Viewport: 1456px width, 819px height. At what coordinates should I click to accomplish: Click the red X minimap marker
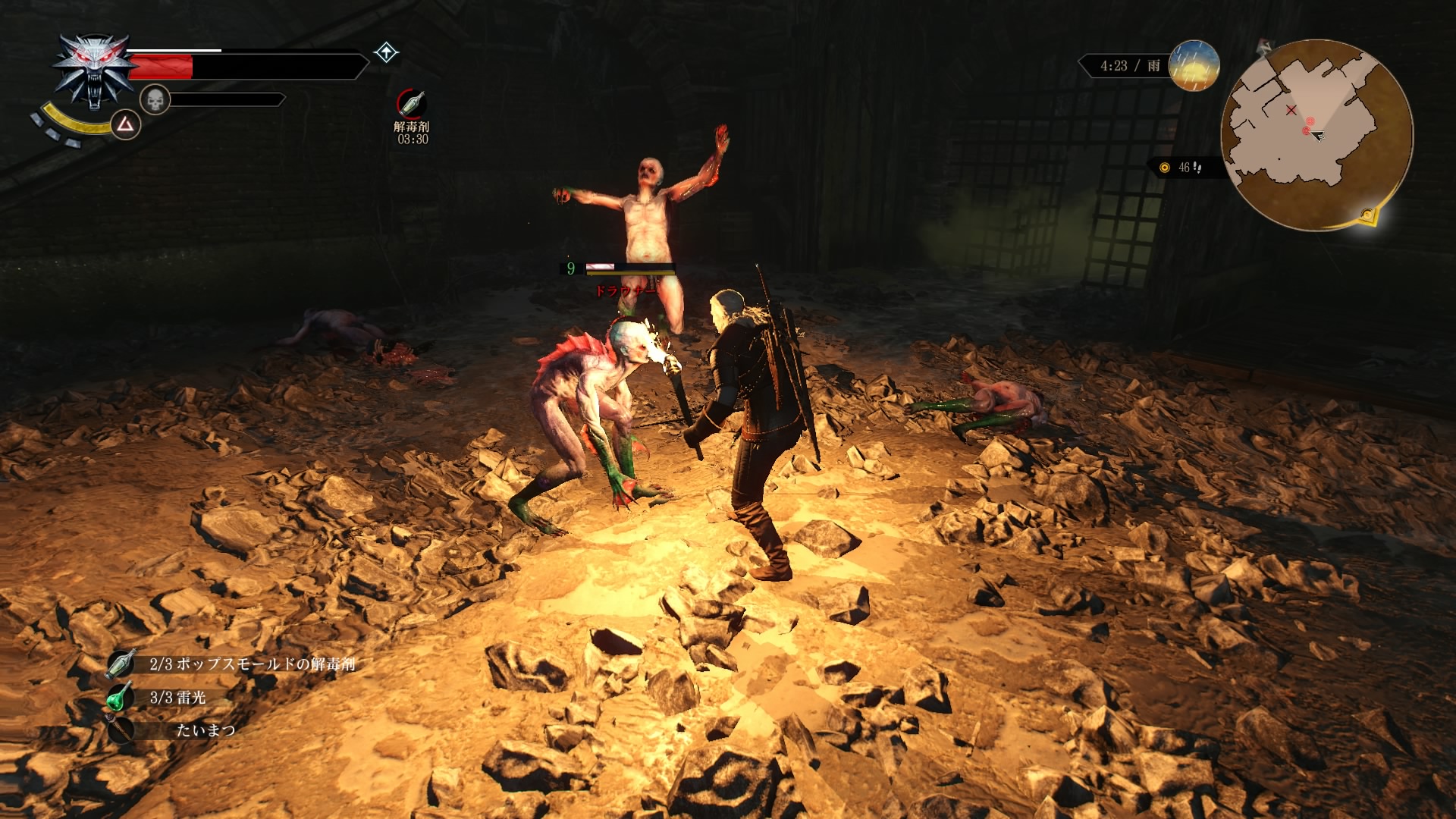click(x=1291, y=111)
